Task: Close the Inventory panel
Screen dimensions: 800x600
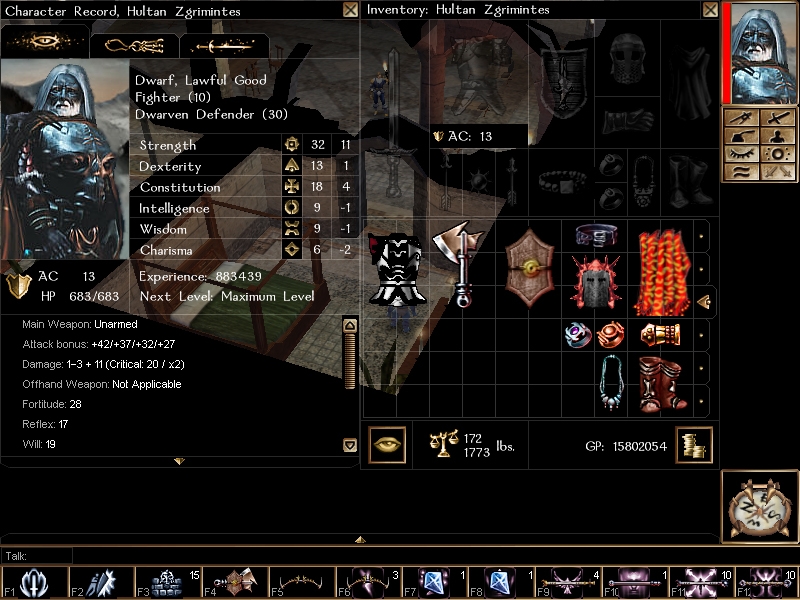Action: pyautogui.click(x=710, y=10)
